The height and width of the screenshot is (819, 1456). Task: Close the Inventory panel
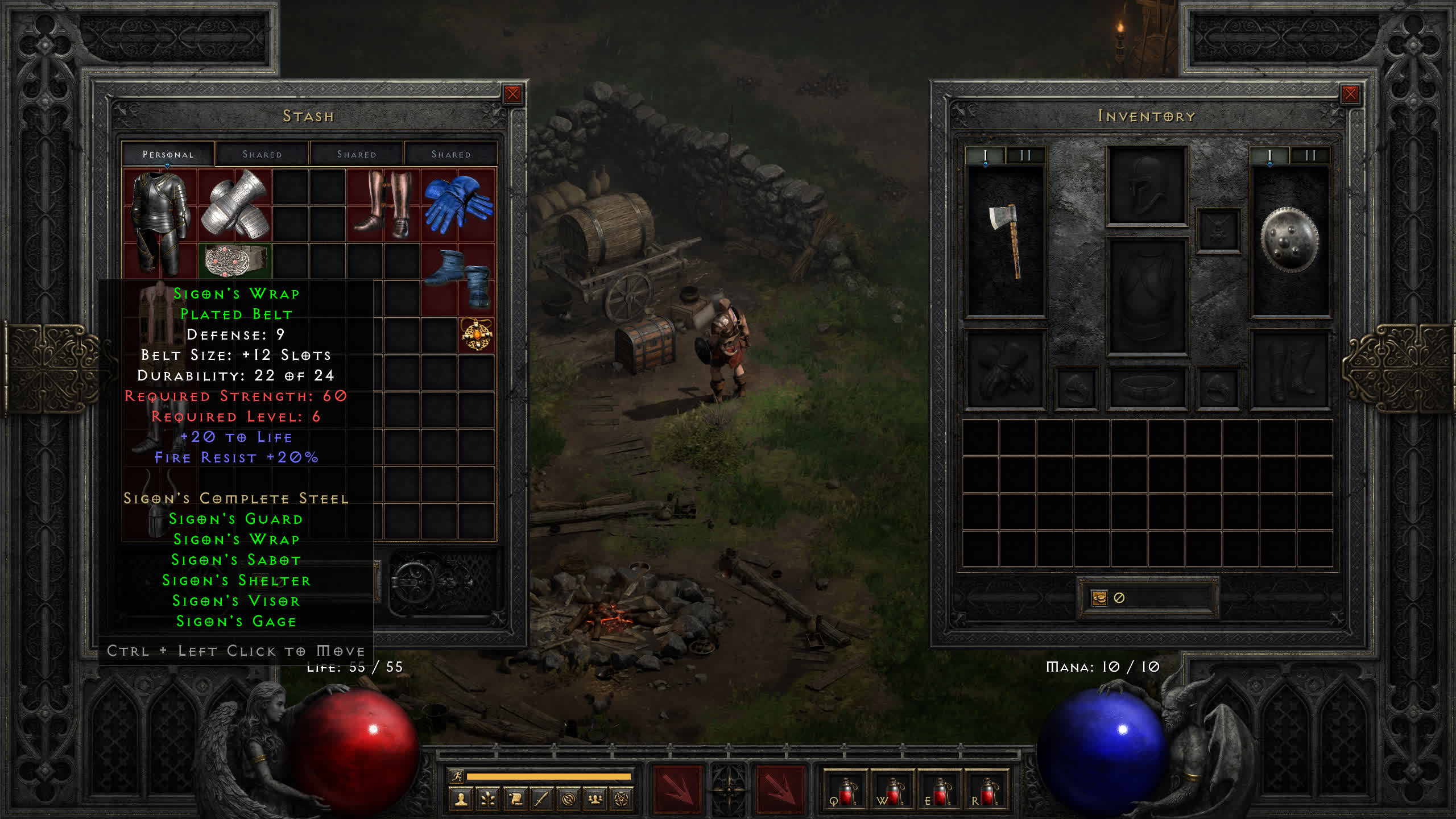pos(1350,94)
